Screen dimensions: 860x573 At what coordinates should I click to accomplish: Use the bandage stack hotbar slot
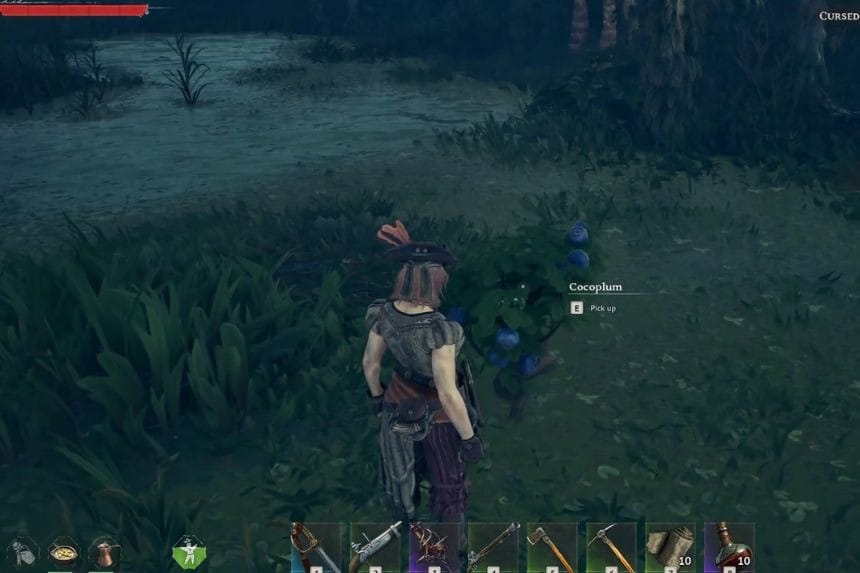(x=670, y=547)
